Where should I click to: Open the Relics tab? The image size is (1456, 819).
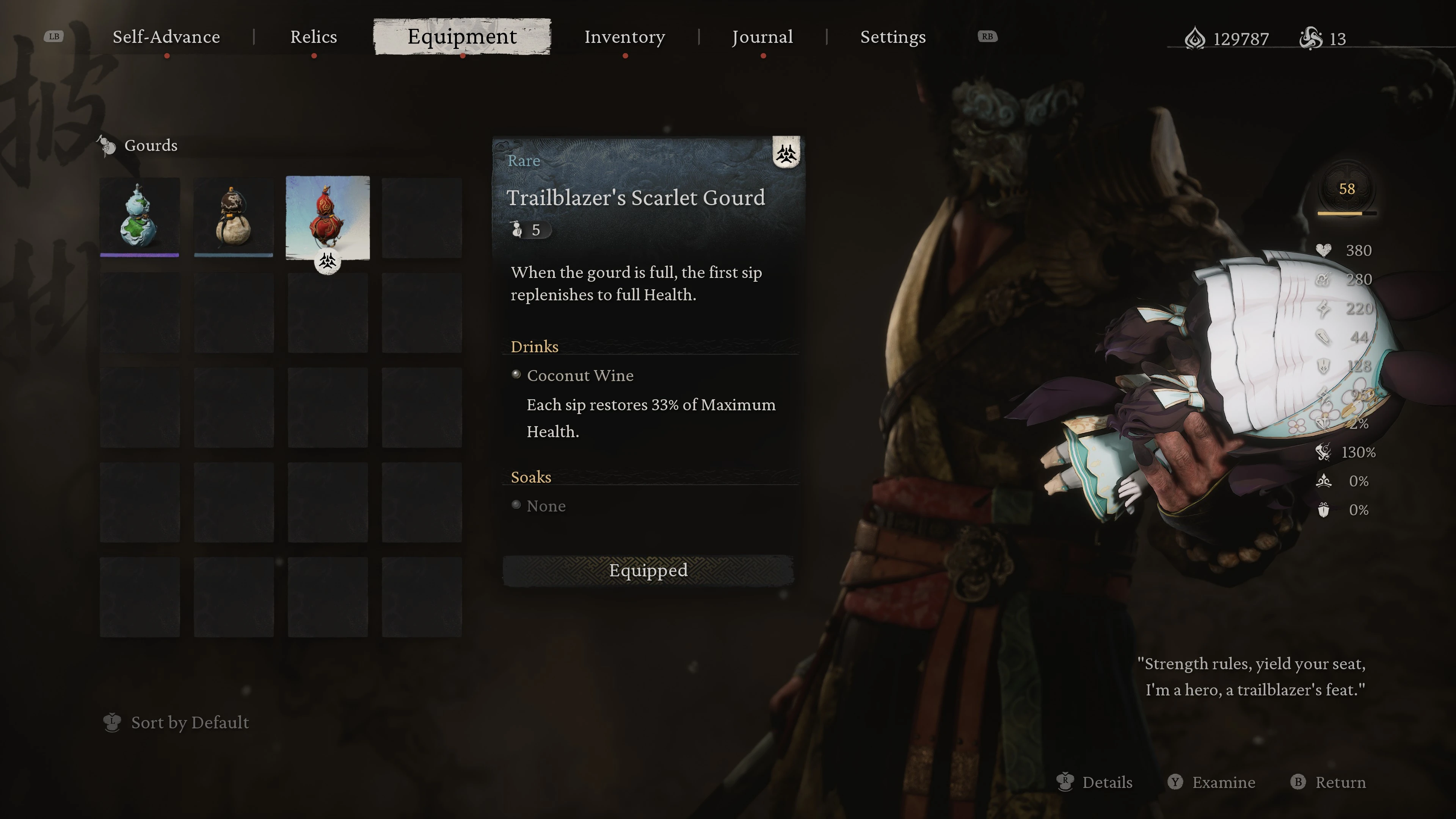point(313,37)
